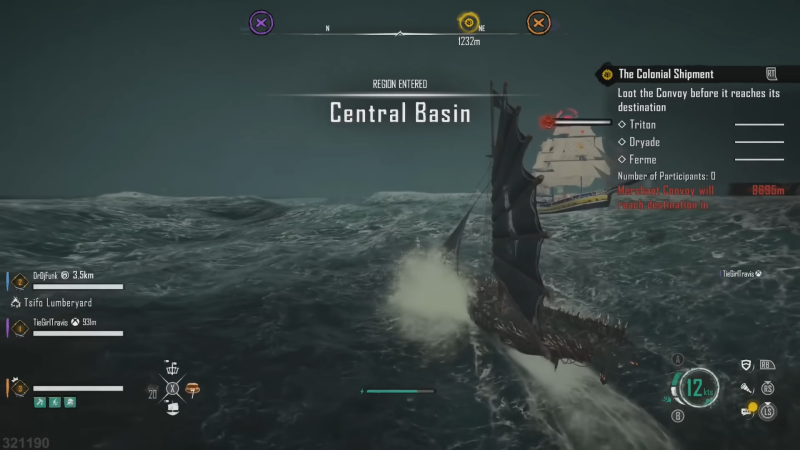Use the food item with count 7
Viewport: 800px width, 450px height.
pyautogui.click(x=193, y=387)
